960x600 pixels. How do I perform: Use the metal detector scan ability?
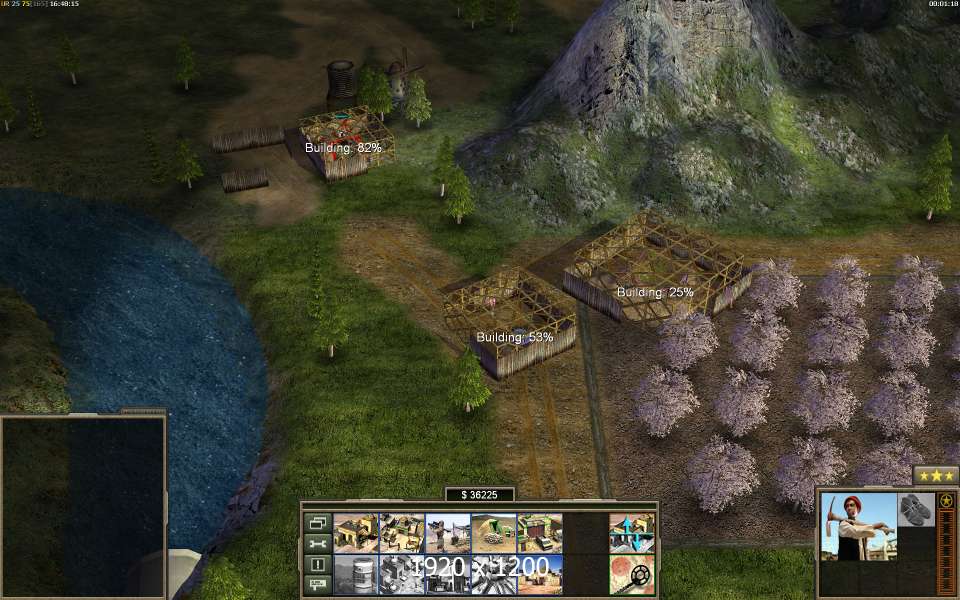[x=631, y=574]
